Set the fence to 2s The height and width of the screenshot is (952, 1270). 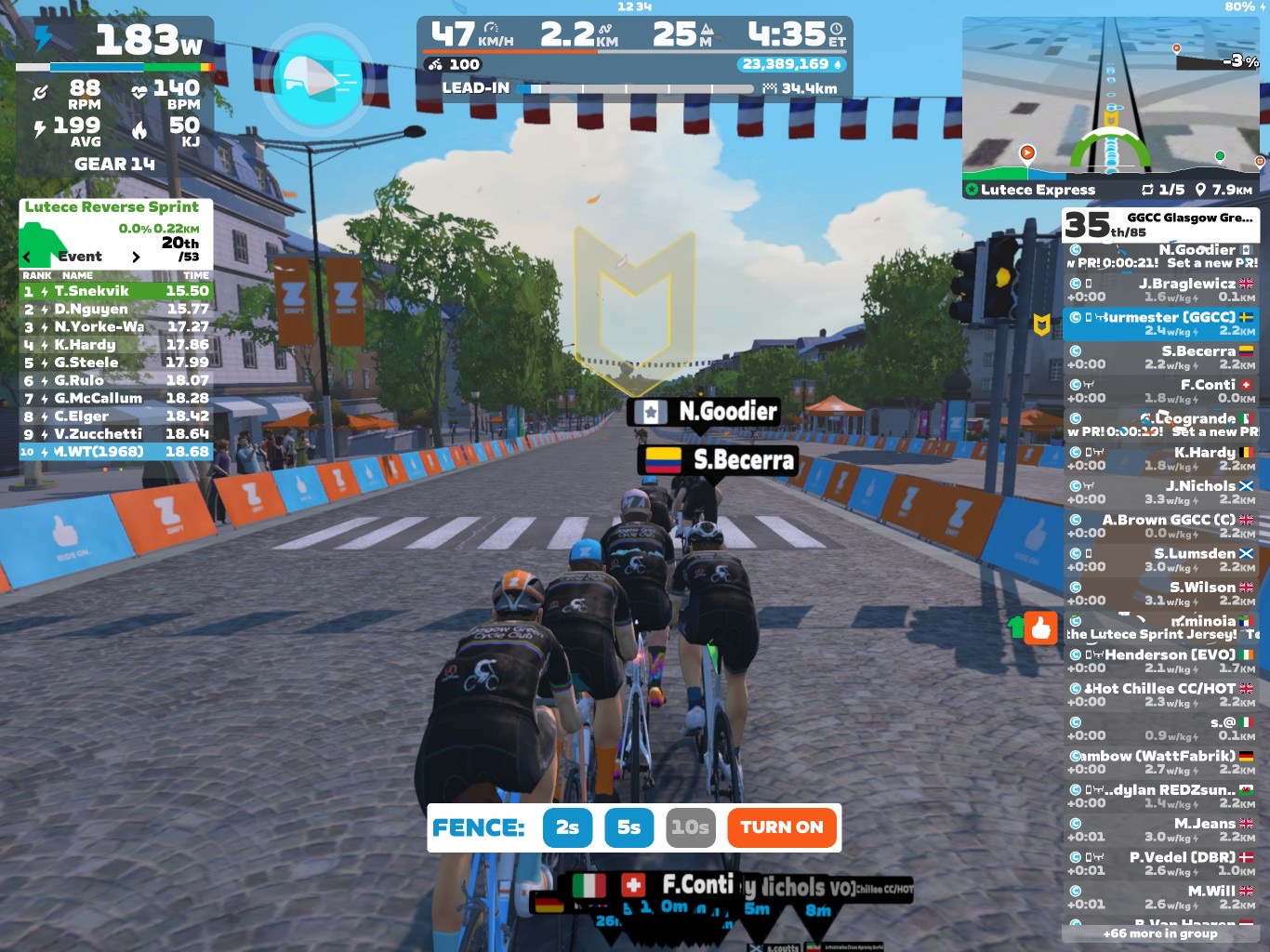567,827
